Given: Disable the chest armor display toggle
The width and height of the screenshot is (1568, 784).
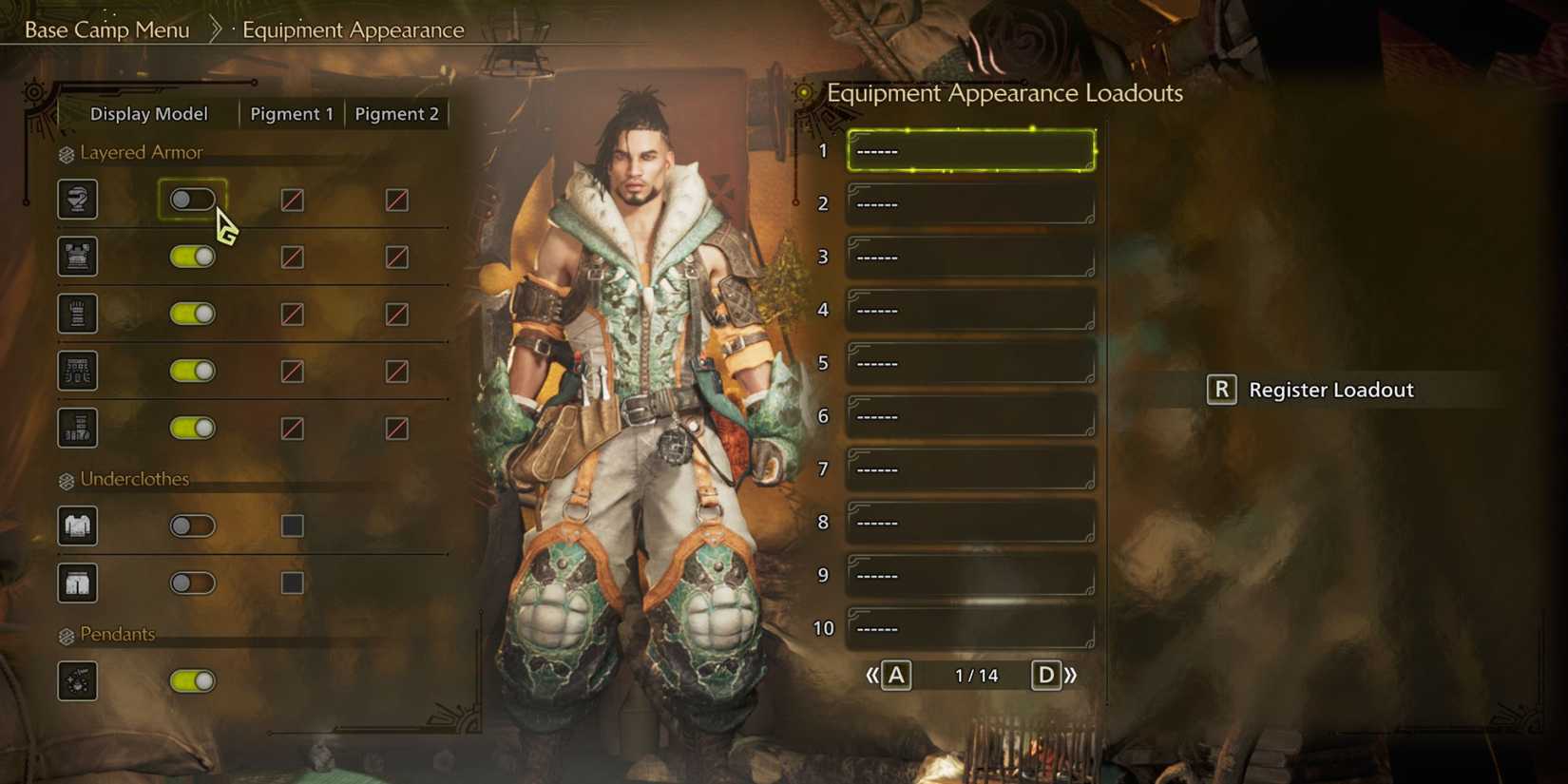Looking at the screenshot, I should (x=193, y=257).
